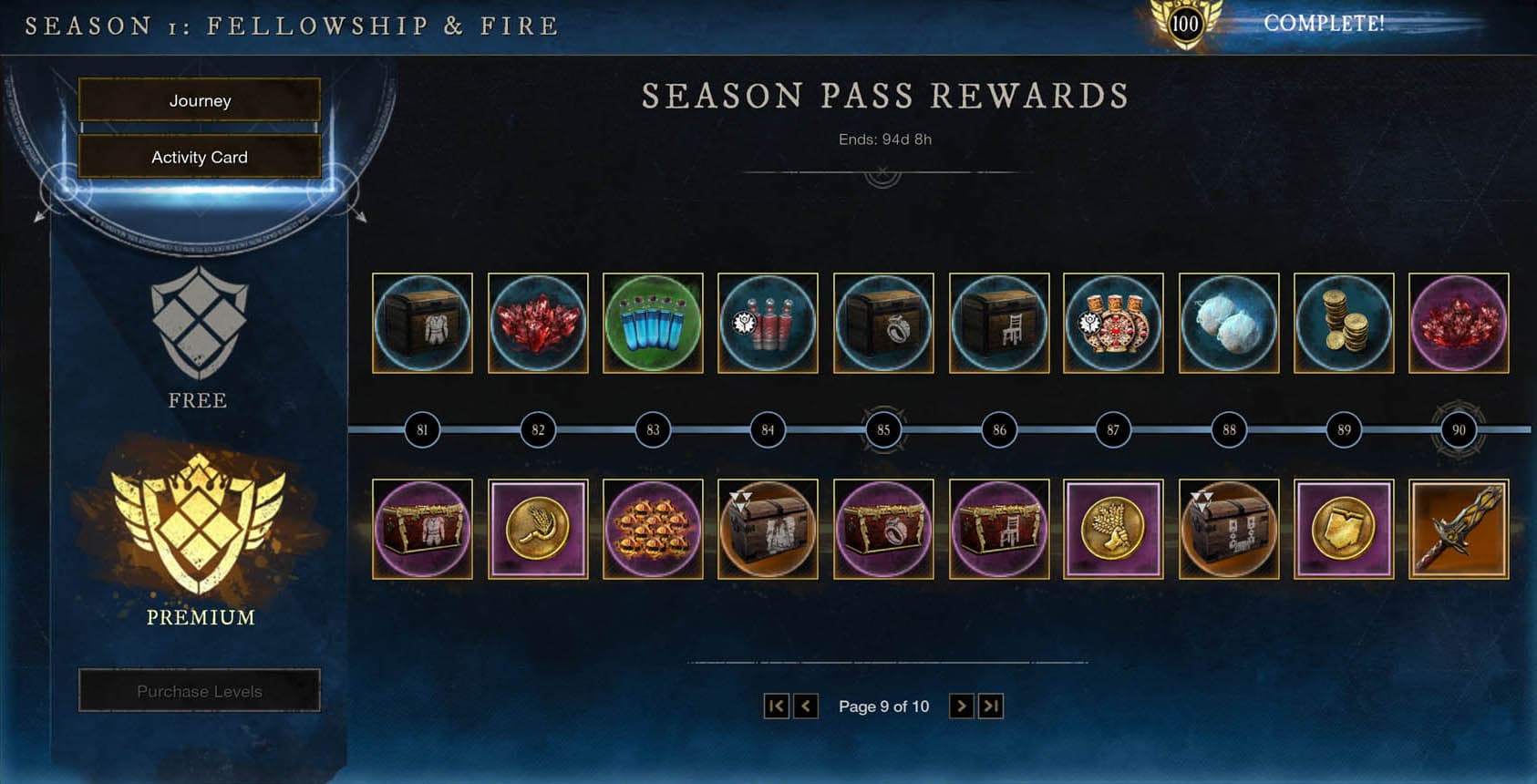Image resolution: width=1537 pixels, height=784 pixels.
Task: Select the red crystals reward at level 82
Action: click(537, 324)
